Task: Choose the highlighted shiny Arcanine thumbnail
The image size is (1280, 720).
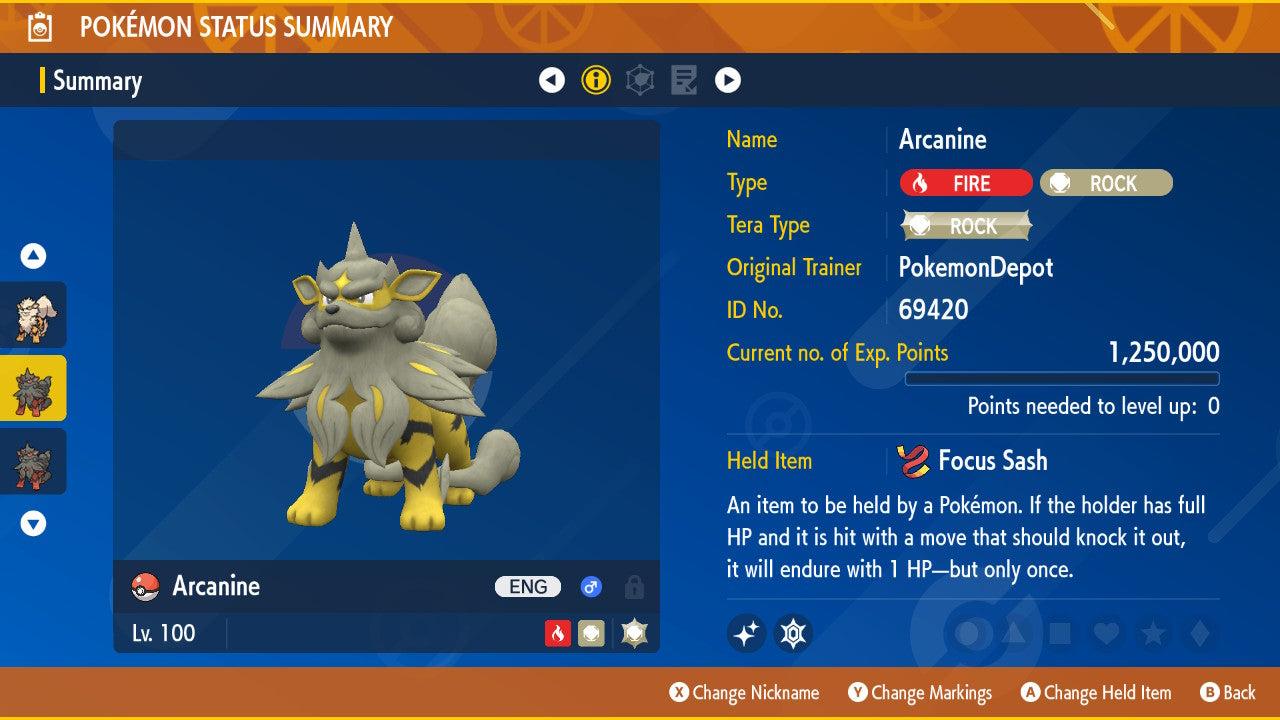Action: click(x=33, y=388)
